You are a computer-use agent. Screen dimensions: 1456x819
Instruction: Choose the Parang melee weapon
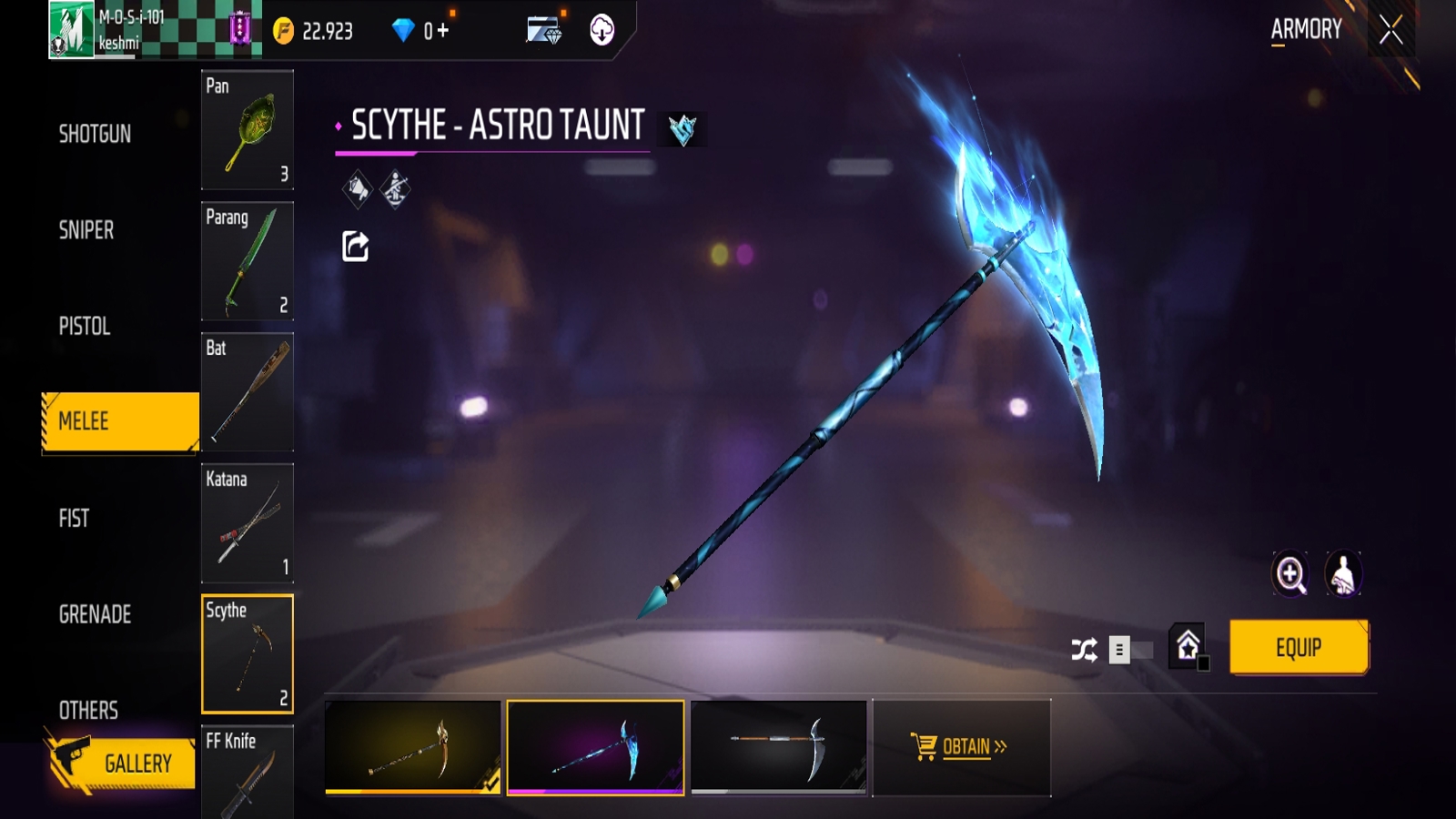pos(247,261)
